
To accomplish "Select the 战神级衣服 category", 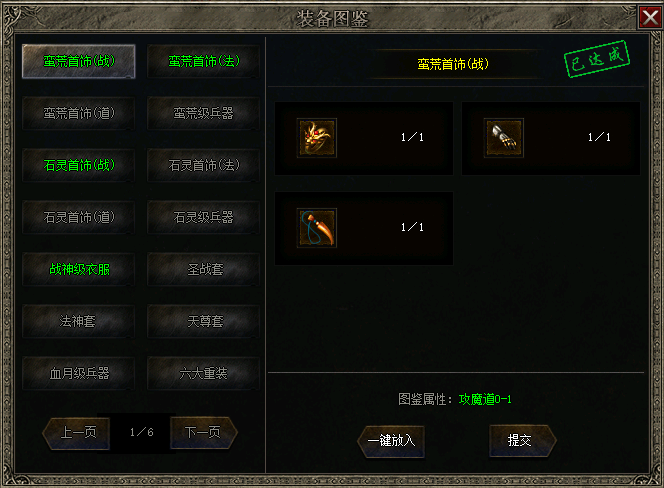I will 79,269.
